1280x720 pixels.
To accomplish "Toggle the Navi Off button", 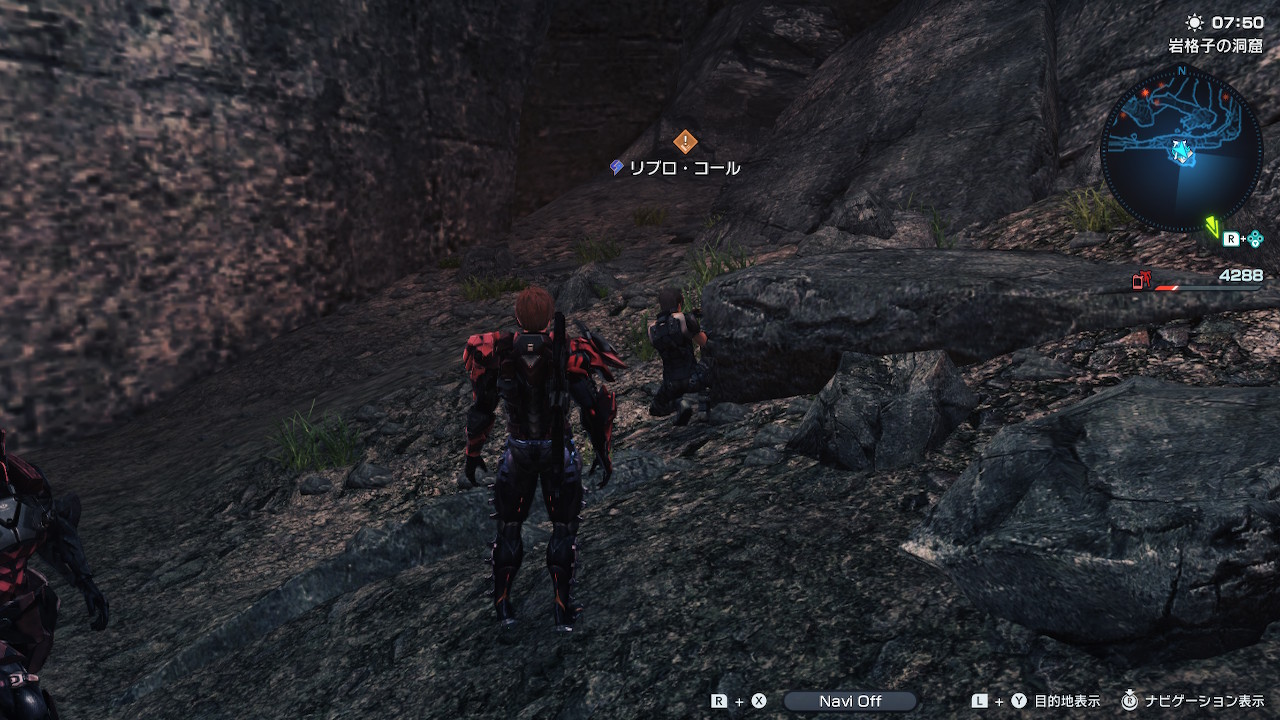I will (850, 701).
